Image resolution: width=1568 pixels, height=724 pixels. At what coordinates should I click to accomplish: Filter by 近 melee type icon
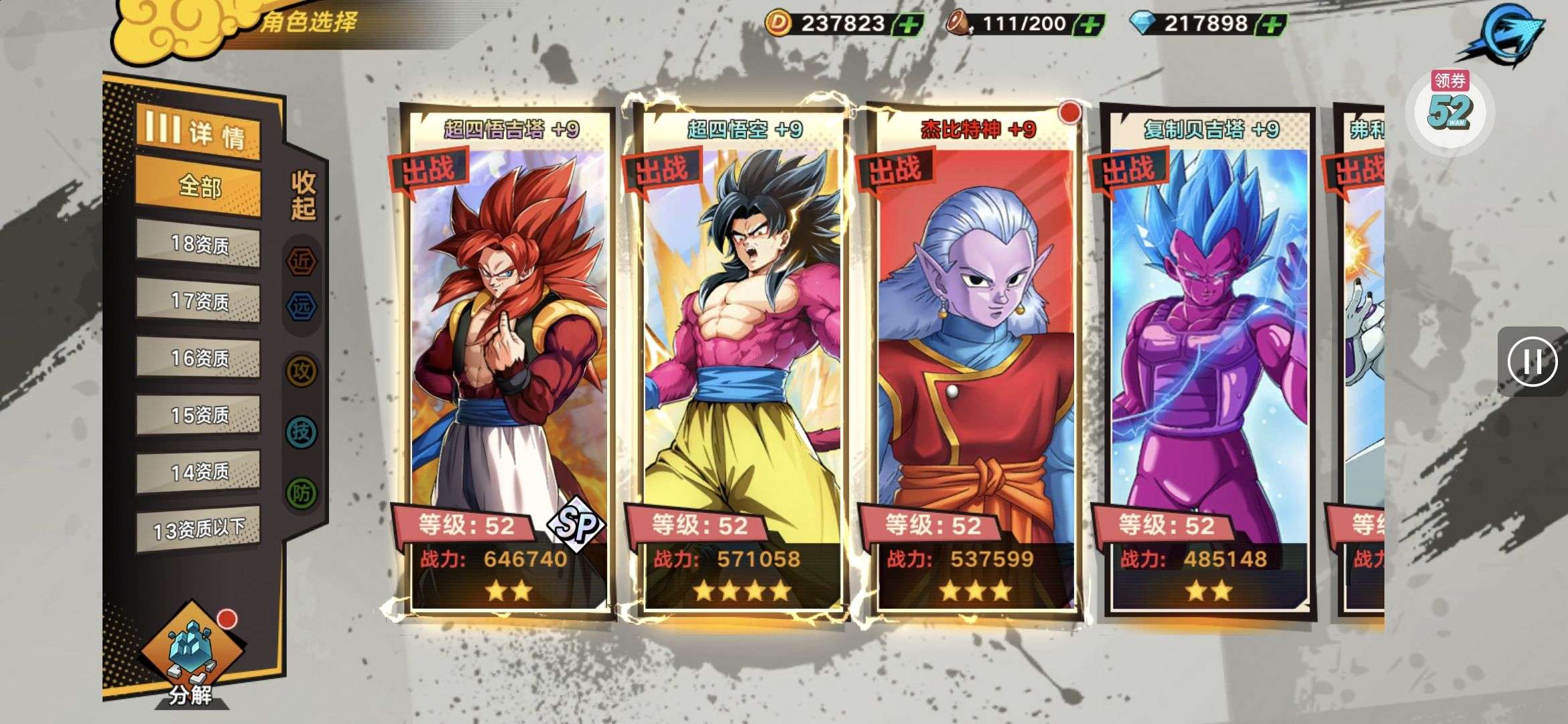click(x=302, y=261)
